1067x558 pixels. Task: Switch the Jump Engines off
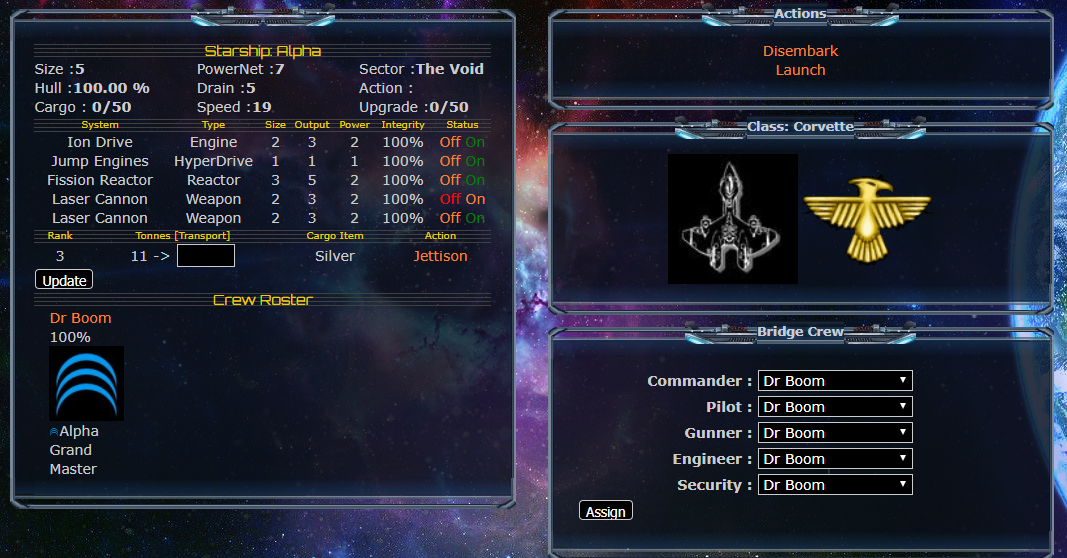[450, 161]
